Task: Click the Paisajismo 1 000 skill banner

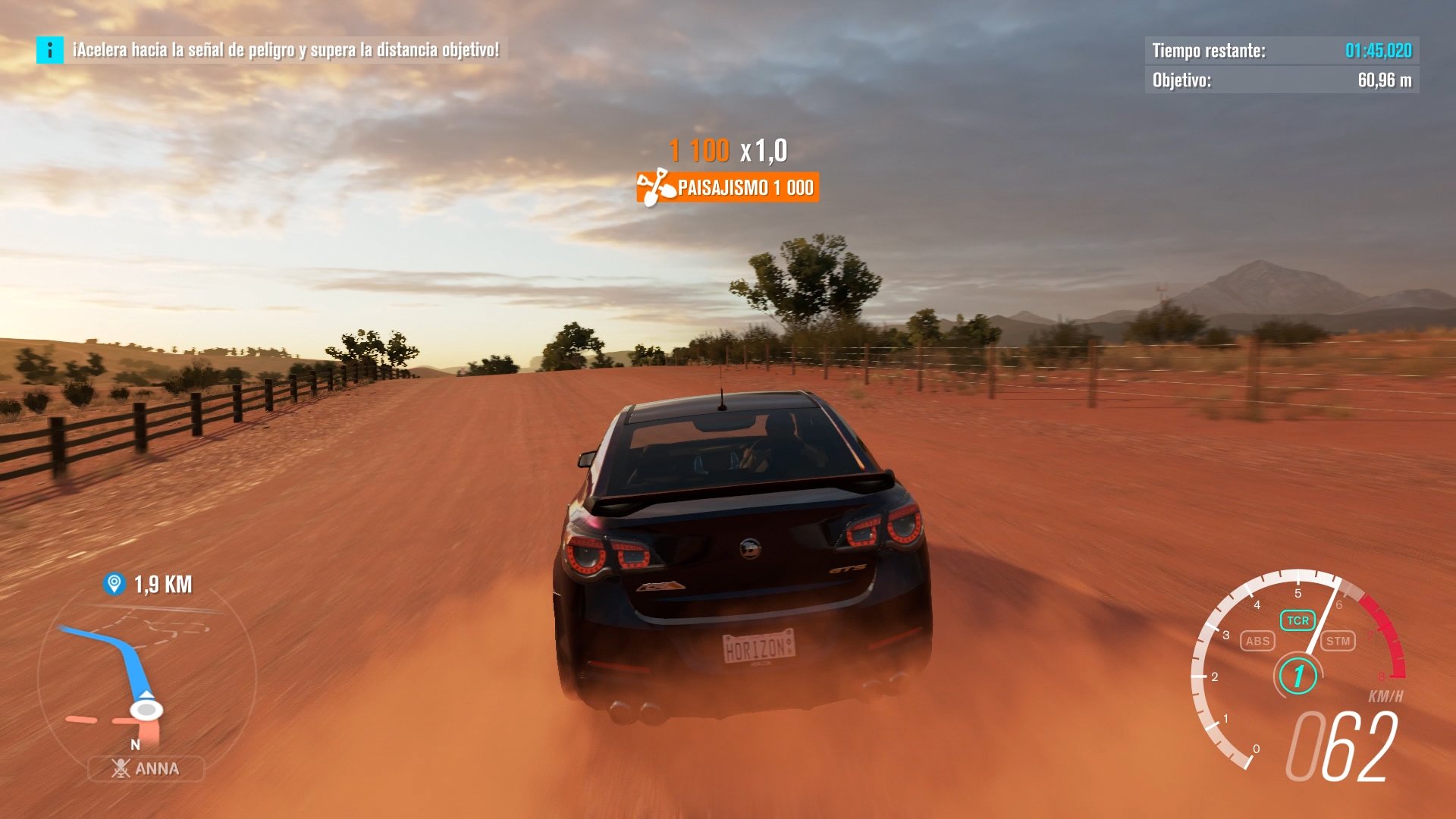Action: pyautogui.click(x=728, y=188)
